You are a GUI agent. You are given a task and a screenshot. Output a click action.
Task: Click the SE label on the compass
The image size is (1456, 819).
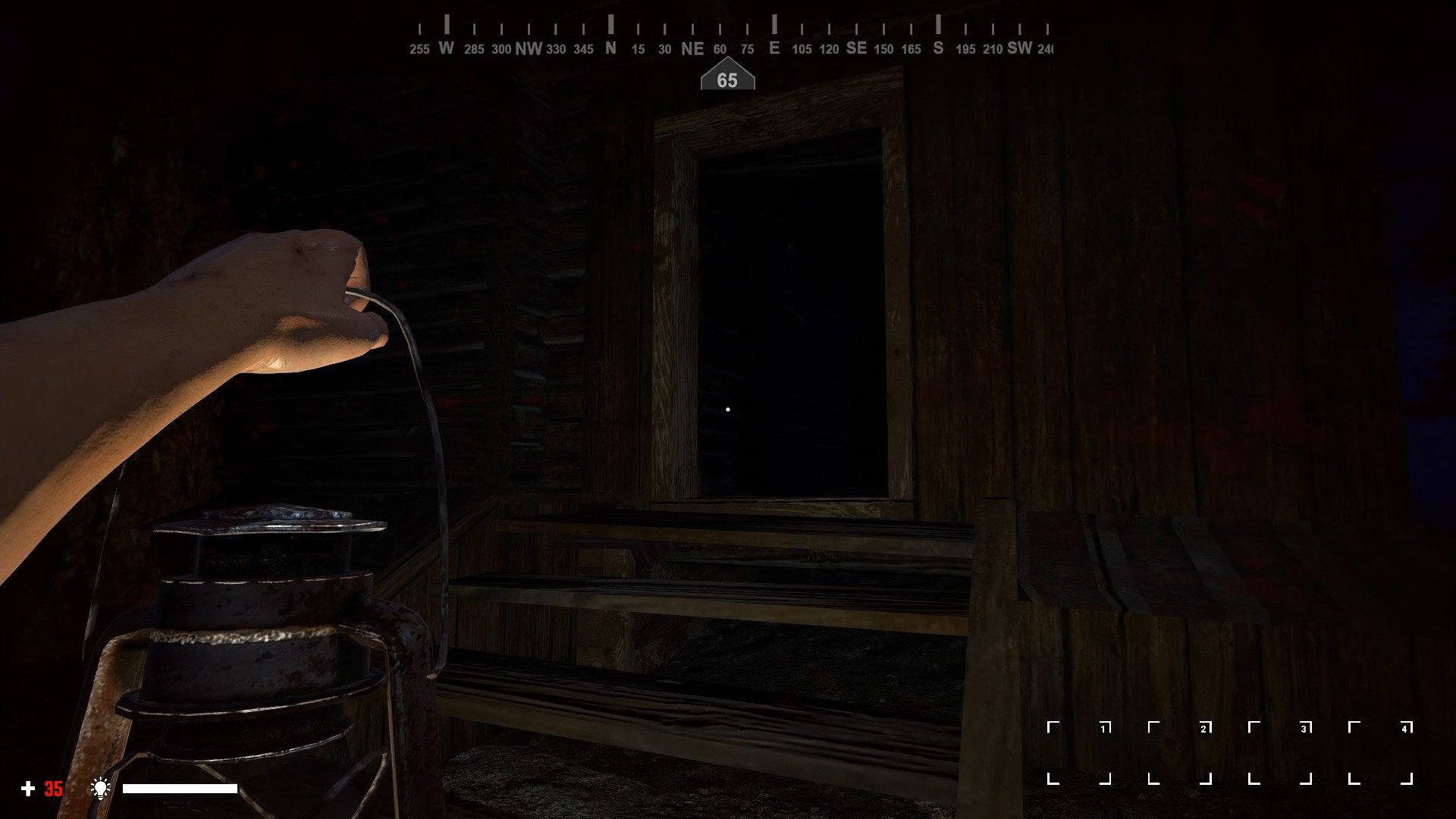856,49
